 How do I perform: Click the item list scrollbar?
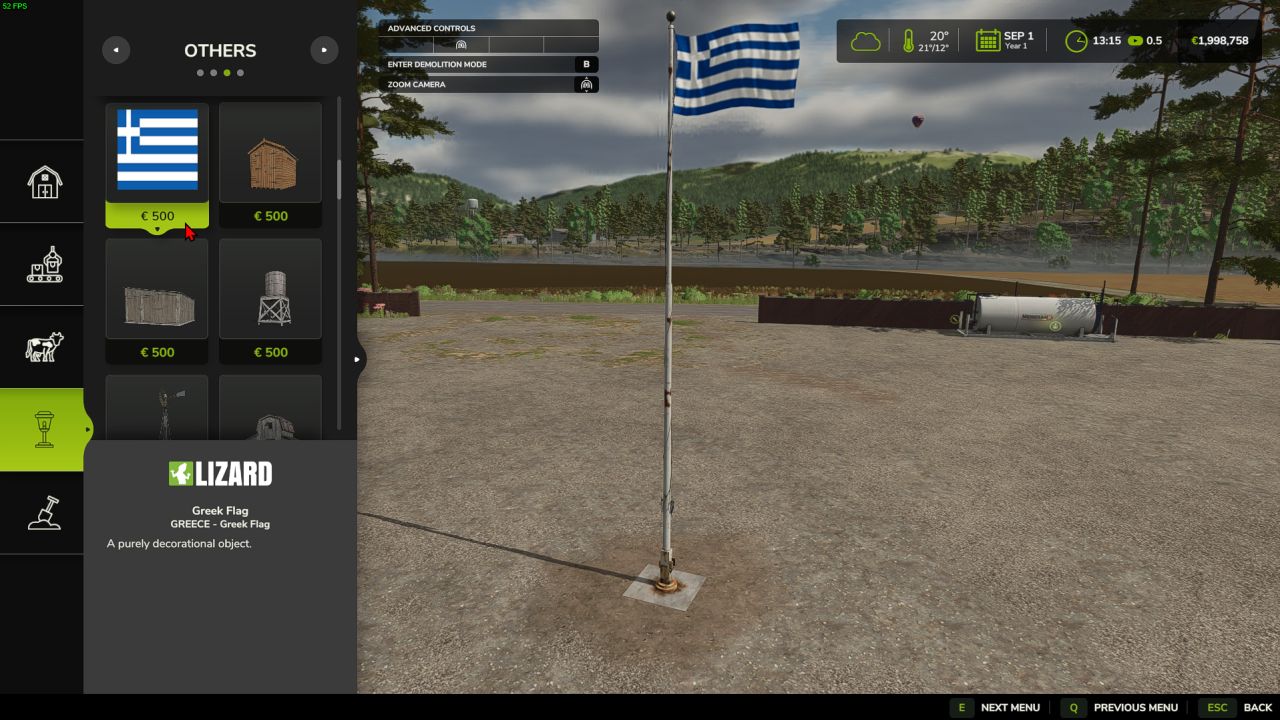point(339,179)
